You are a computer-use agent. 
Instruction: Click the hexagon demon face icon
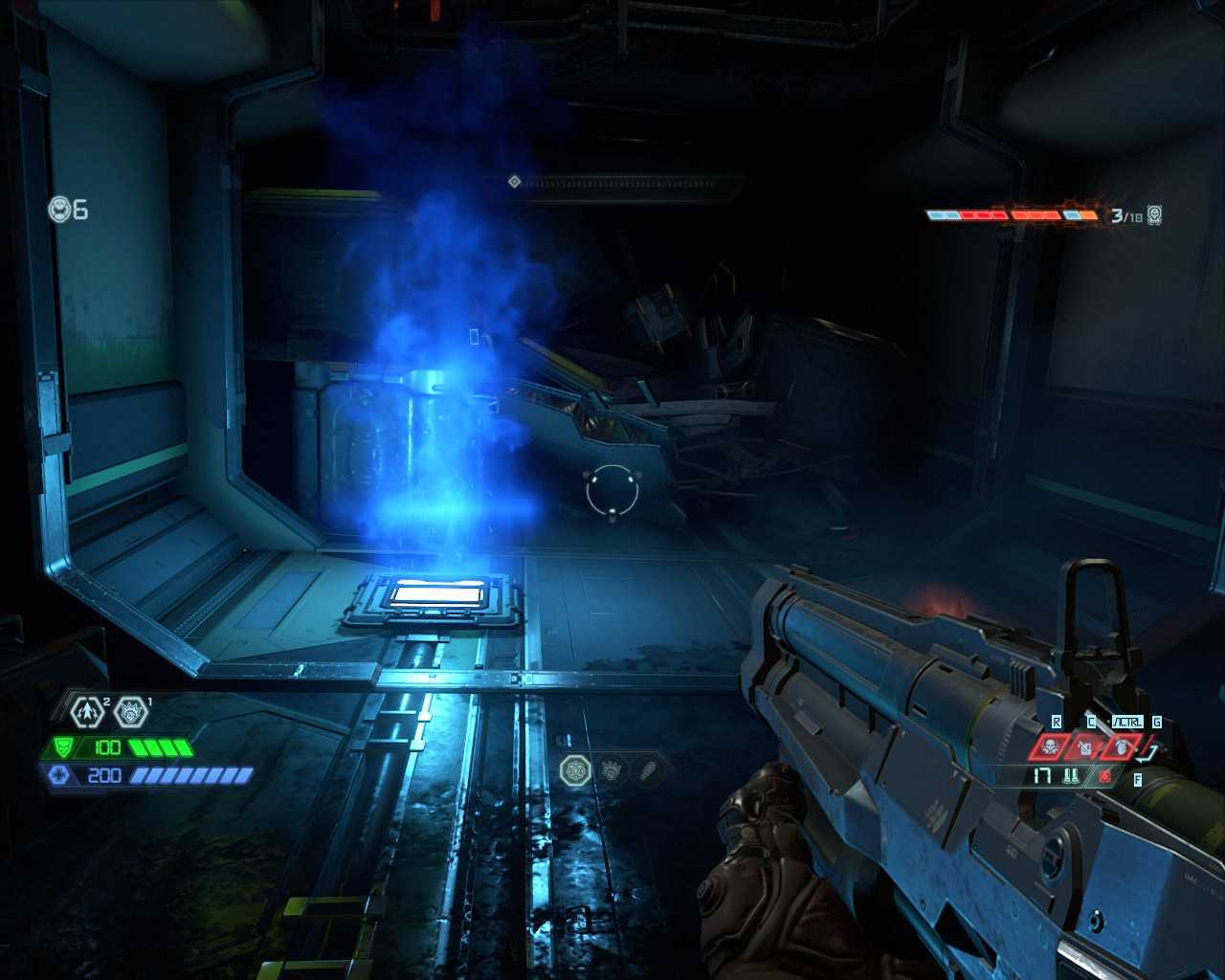[x=130, y=711]
